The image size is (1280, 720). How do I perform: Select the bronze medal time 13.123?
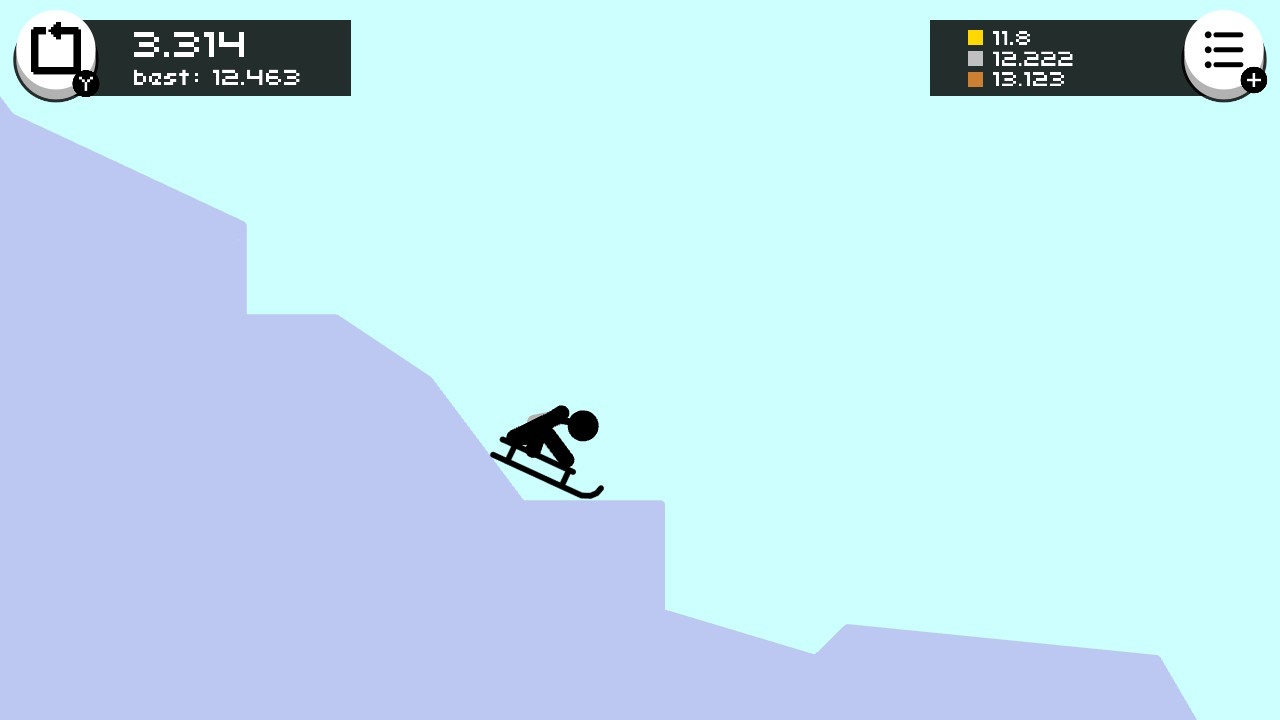[1027, 79]
